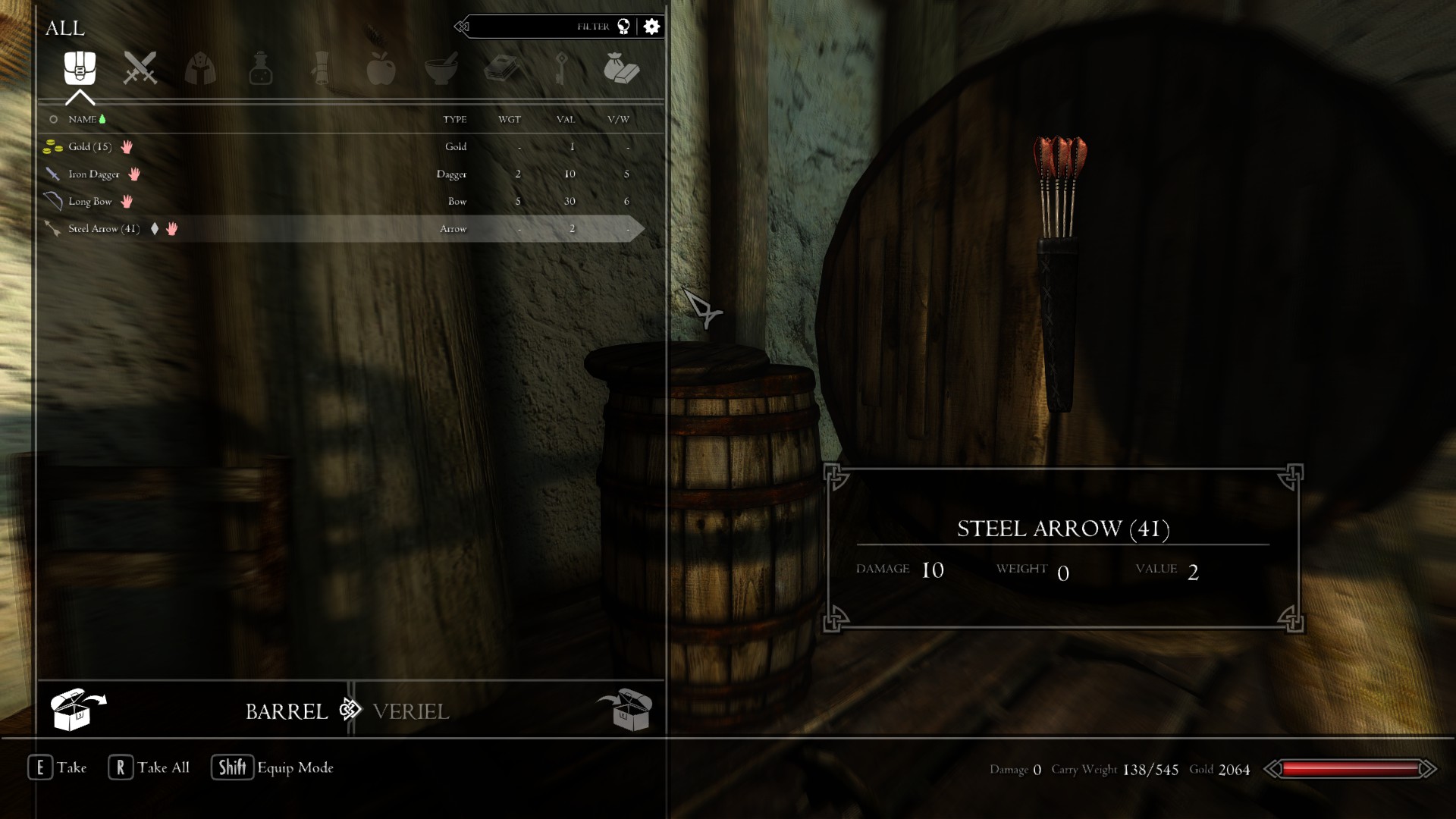Screen dimensions: 1456x819
Task: Select the All items backpack tab
Action: coord(80,68)
